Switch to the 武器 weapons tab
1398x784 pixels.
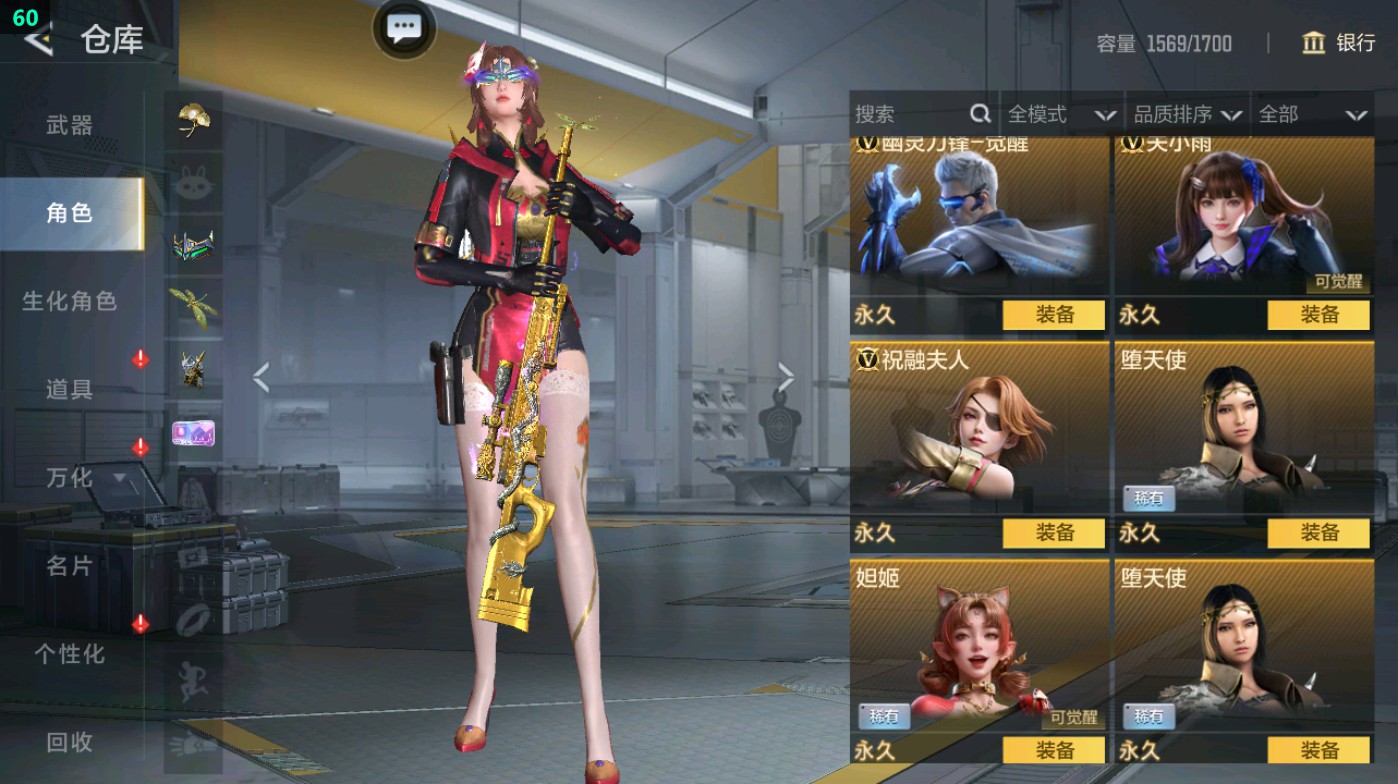coord(70,125)
